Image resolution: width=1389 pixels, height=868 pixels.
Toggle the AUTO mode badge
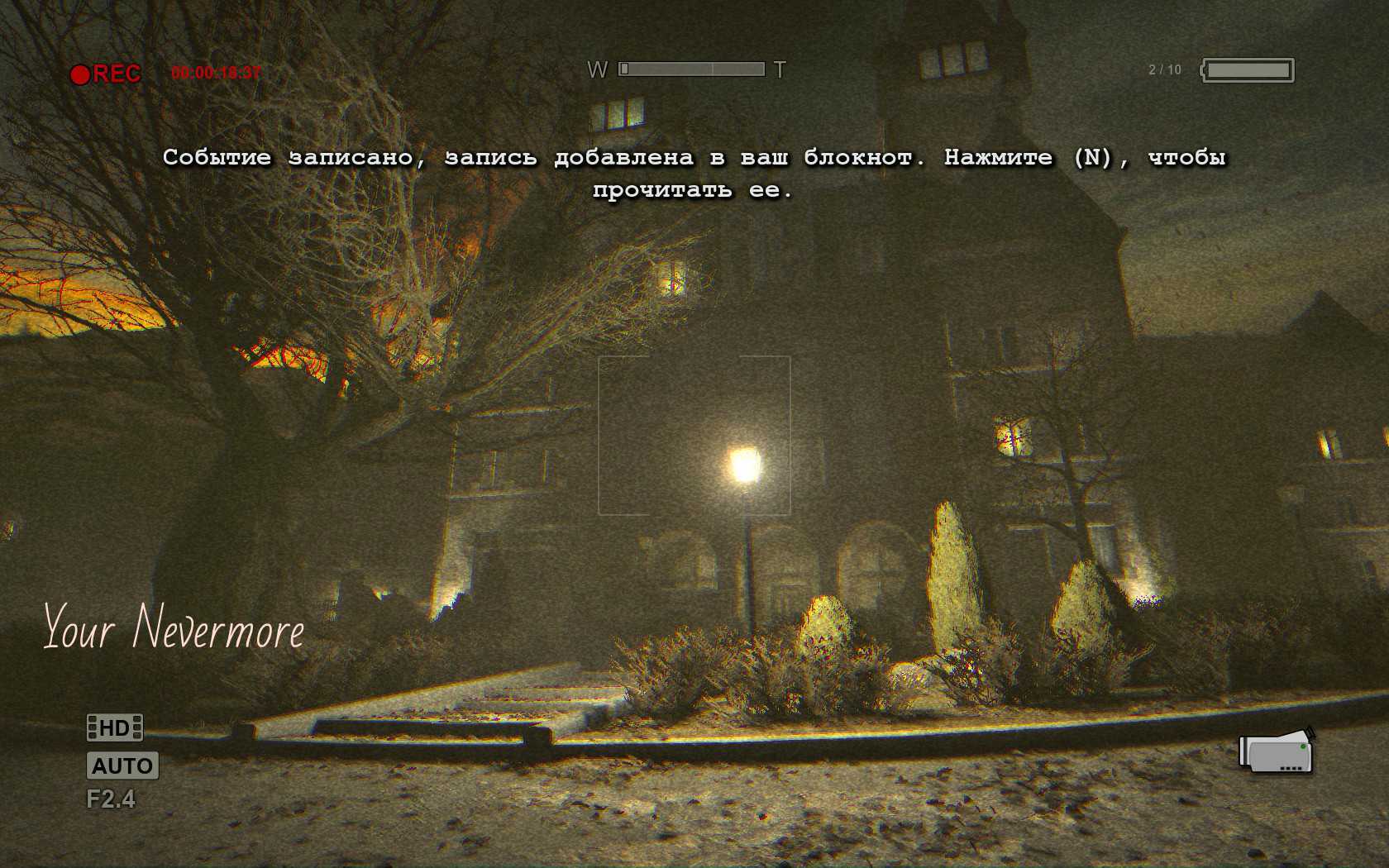(x=122, y=765)
